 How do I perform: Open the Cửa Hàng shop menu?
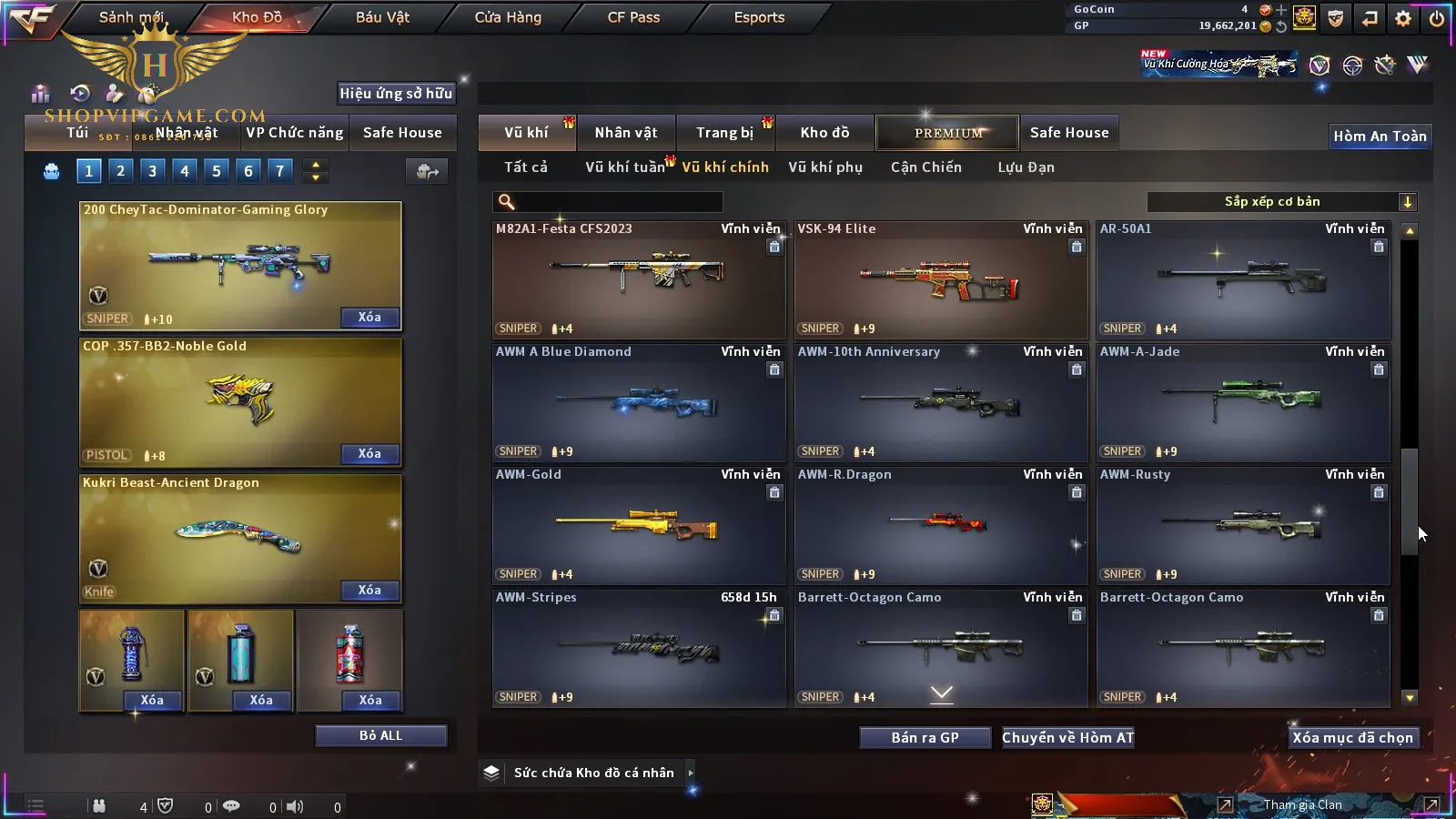coord(508,17)
